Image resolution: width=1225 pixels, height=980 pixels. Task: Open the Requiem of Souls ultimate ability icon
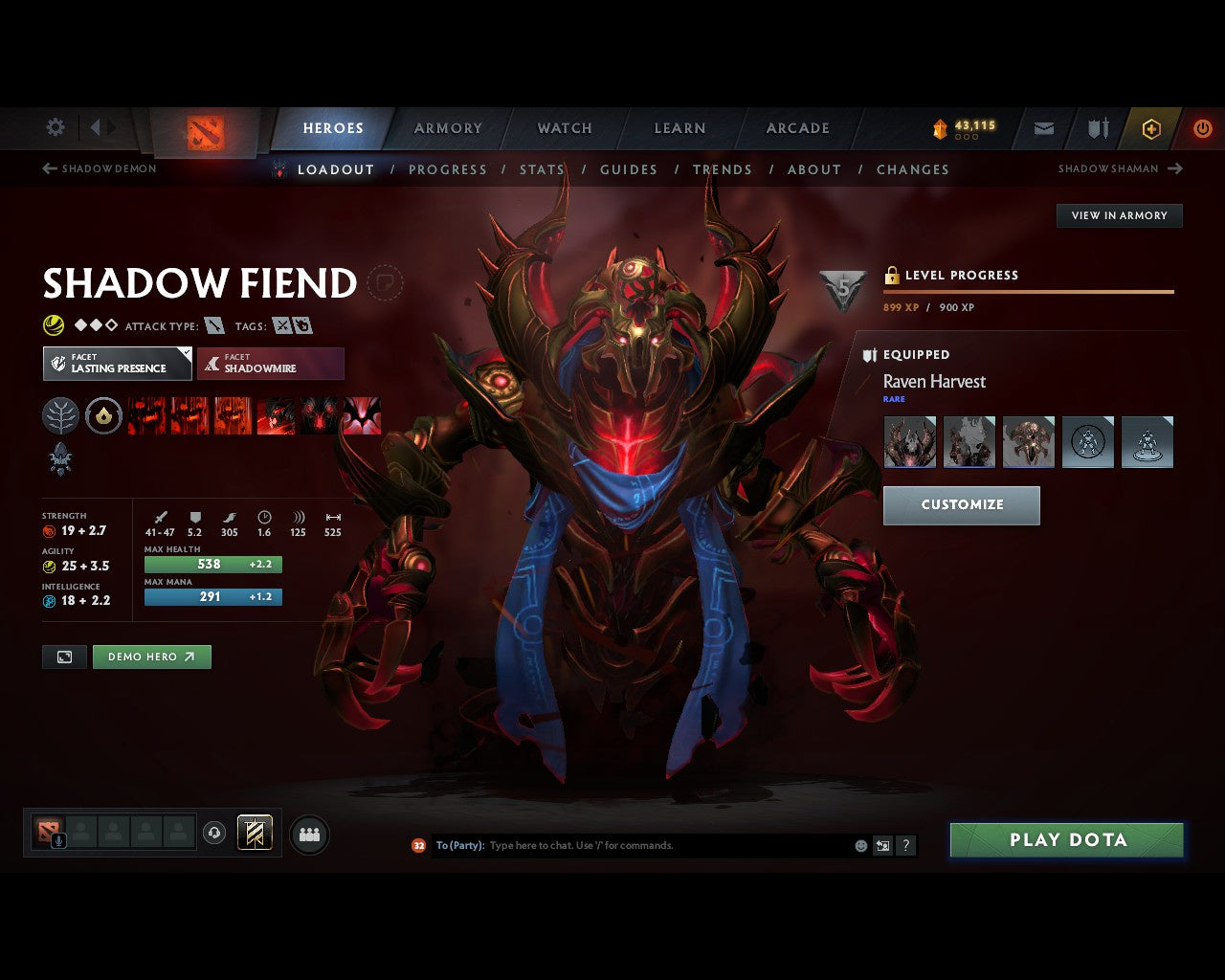[362, 416]
